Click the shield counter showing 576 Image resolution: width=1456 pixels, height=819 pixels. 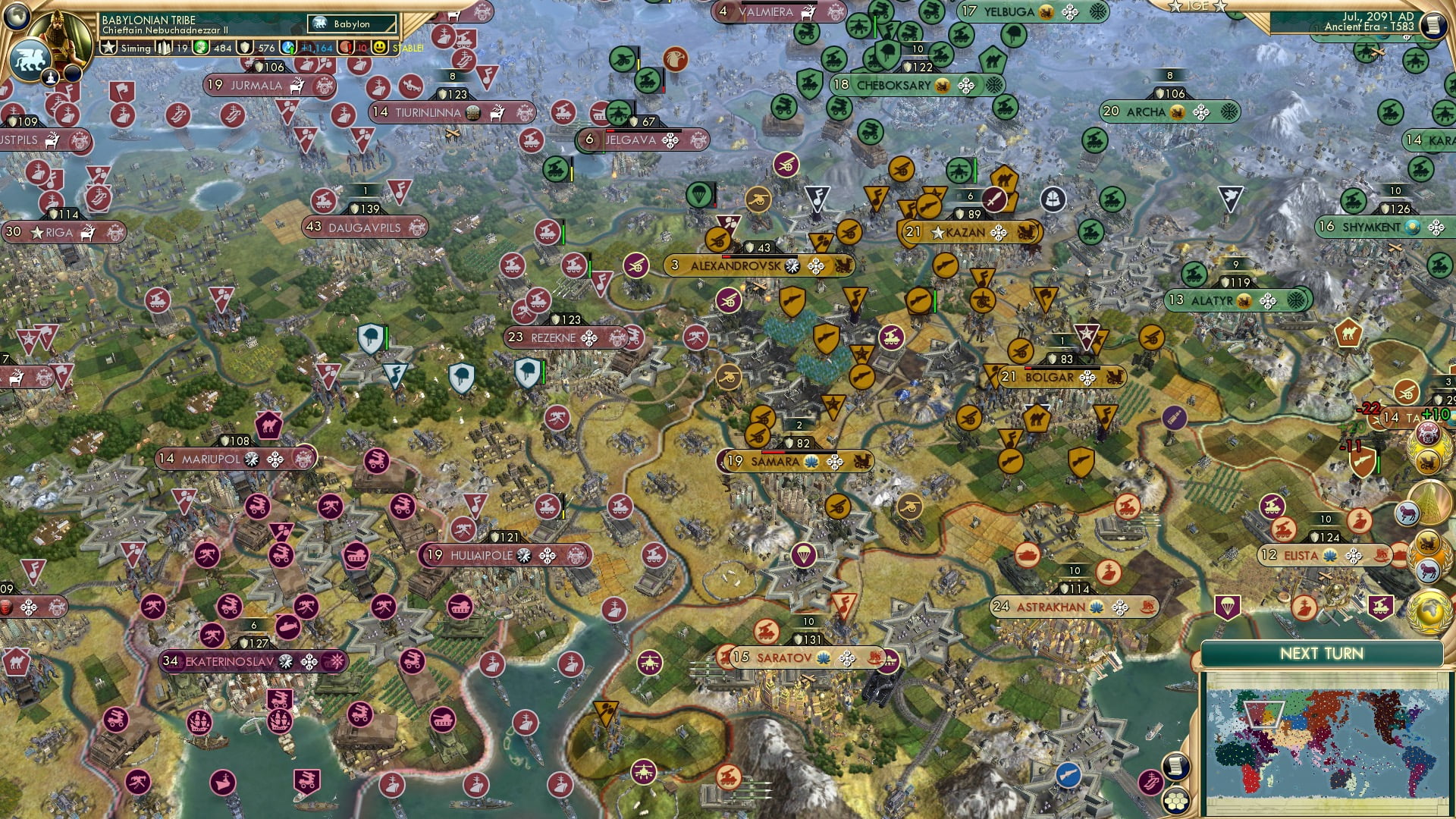coord(244,49)
